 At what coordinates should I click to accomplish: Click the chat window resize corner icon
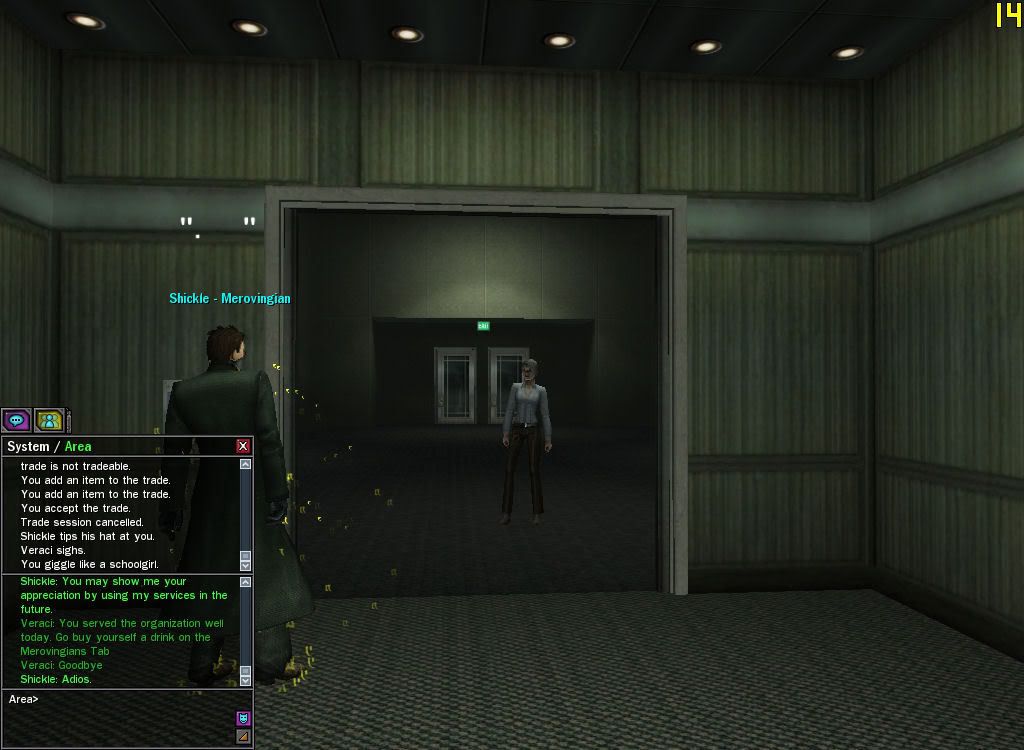[x=243, y=736]
